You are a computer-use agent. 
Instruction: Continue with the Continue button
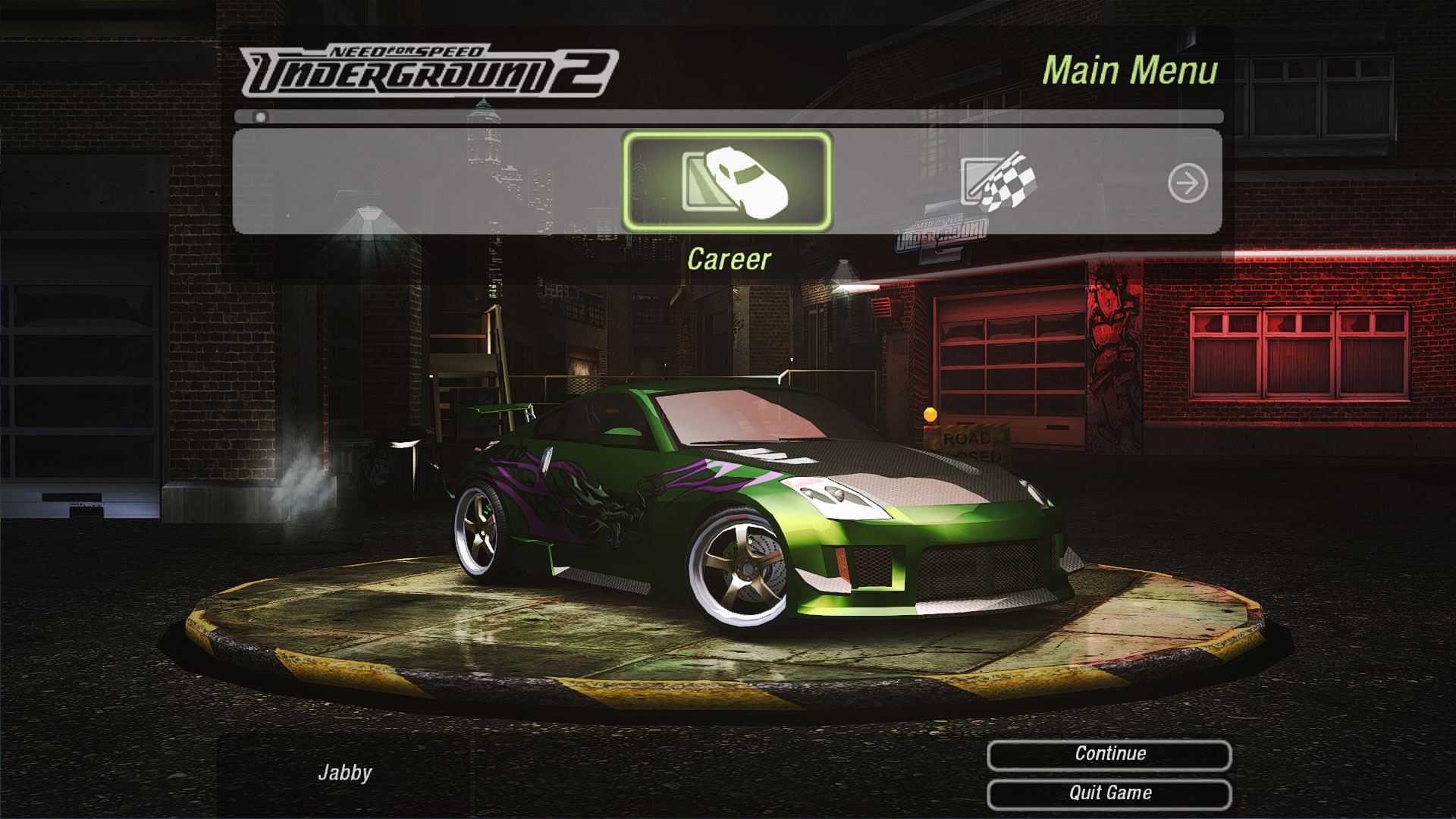tap(1109, 754)
